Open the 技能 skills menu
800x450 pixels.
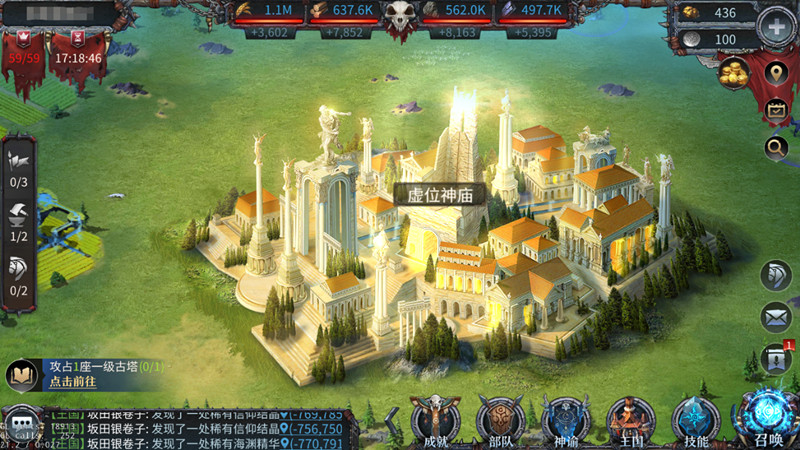coord(696,418)
